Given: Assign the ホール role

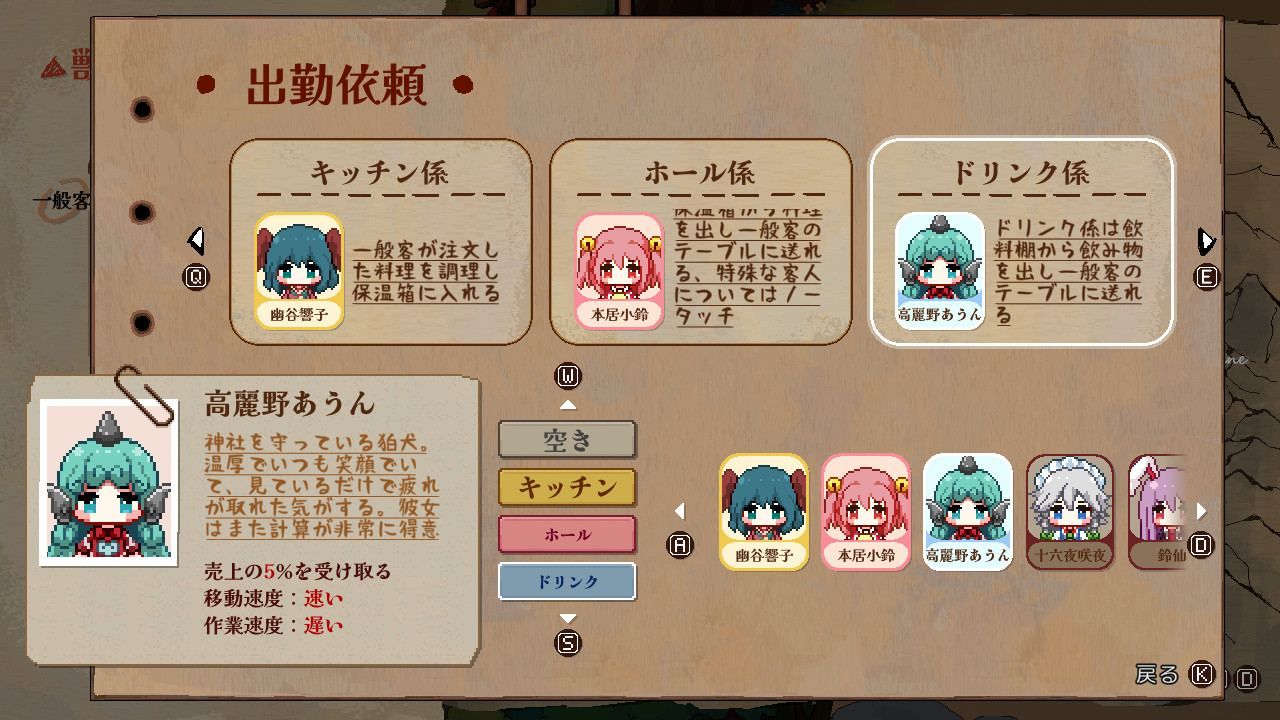Looking at the screenshot, I should [566, 534].
